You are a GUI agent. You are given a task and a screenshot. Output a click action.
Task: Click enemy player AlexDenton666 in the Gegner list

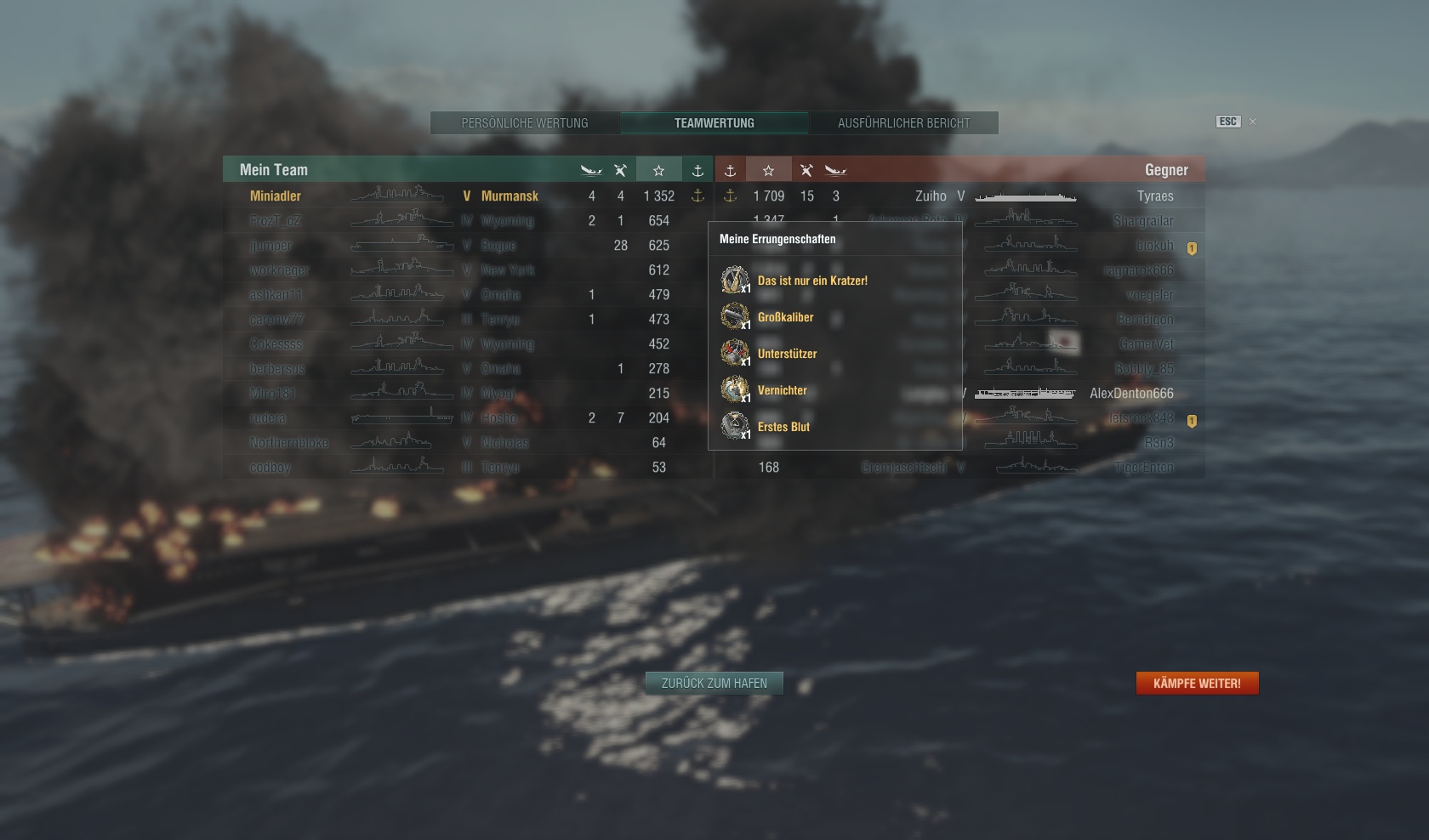point(1132,393)
